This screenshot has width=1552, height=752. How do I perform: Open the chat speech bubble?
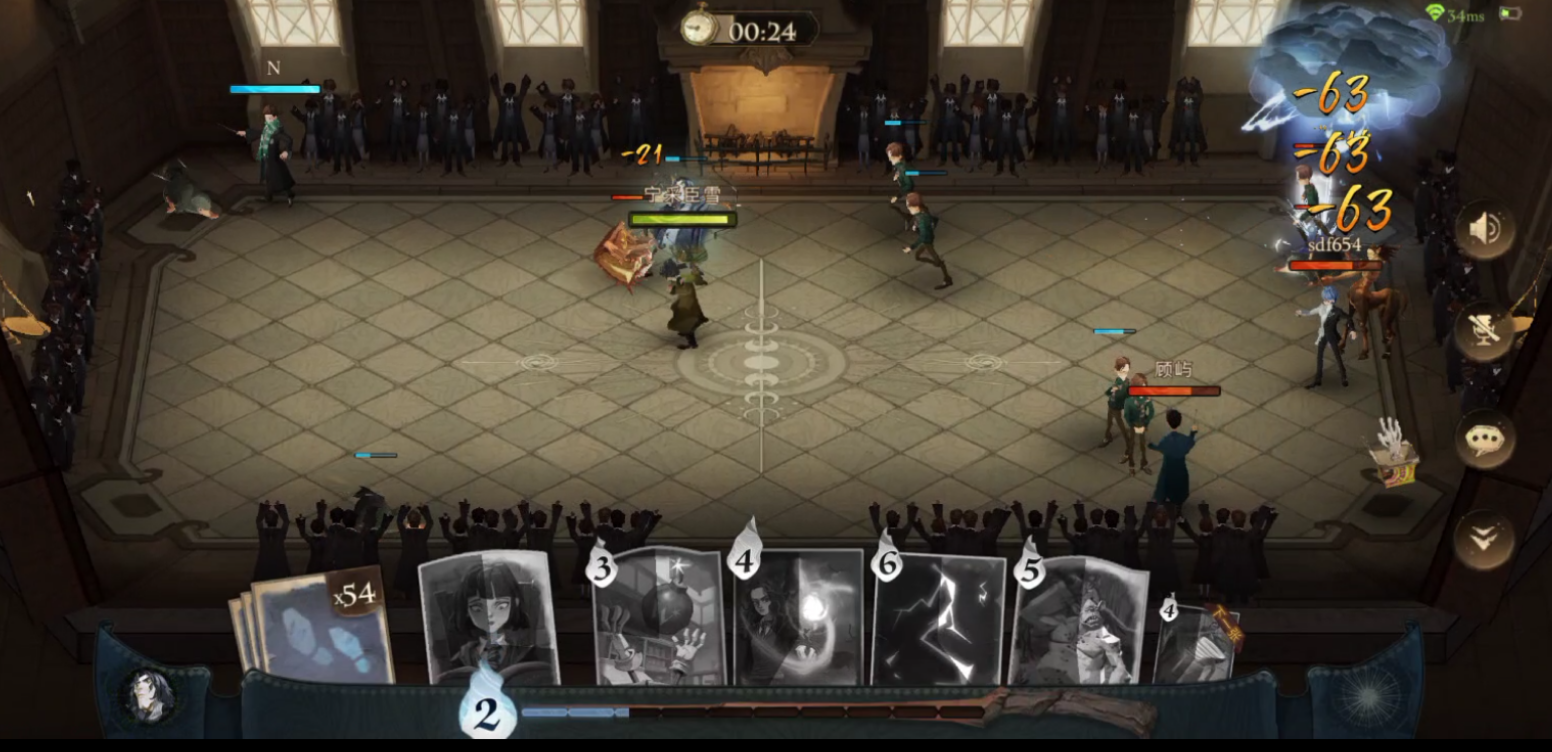1484,438
